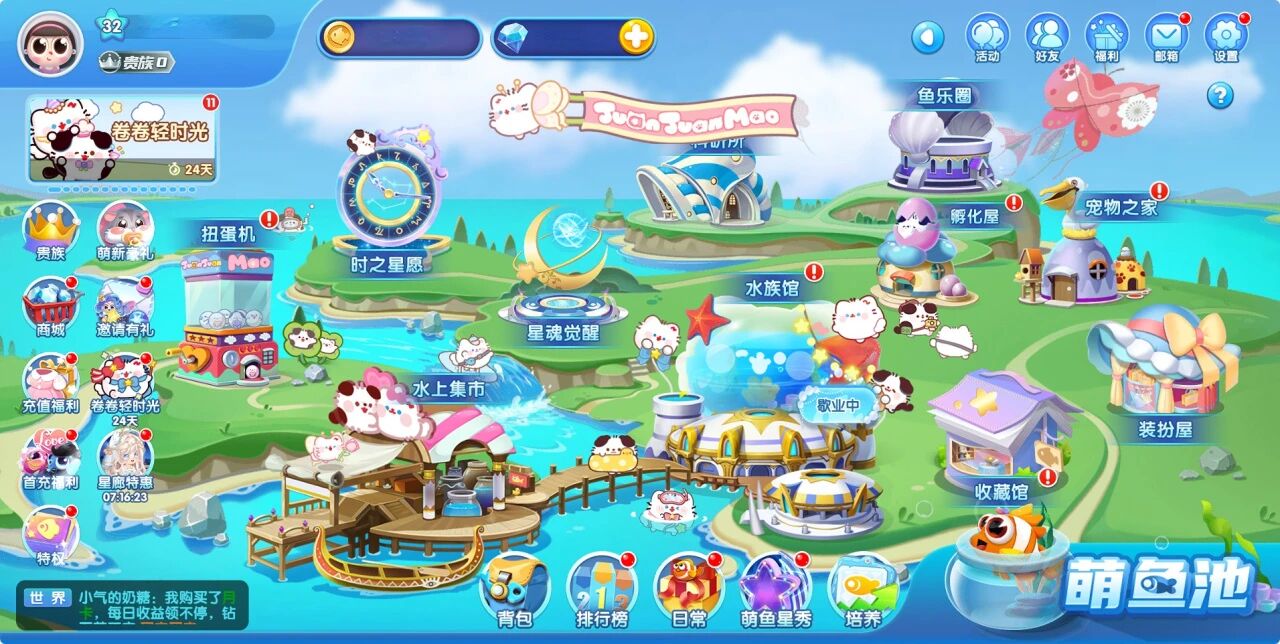
Task: Open the 商城 shop basket
Action: (x=50, y=303)
